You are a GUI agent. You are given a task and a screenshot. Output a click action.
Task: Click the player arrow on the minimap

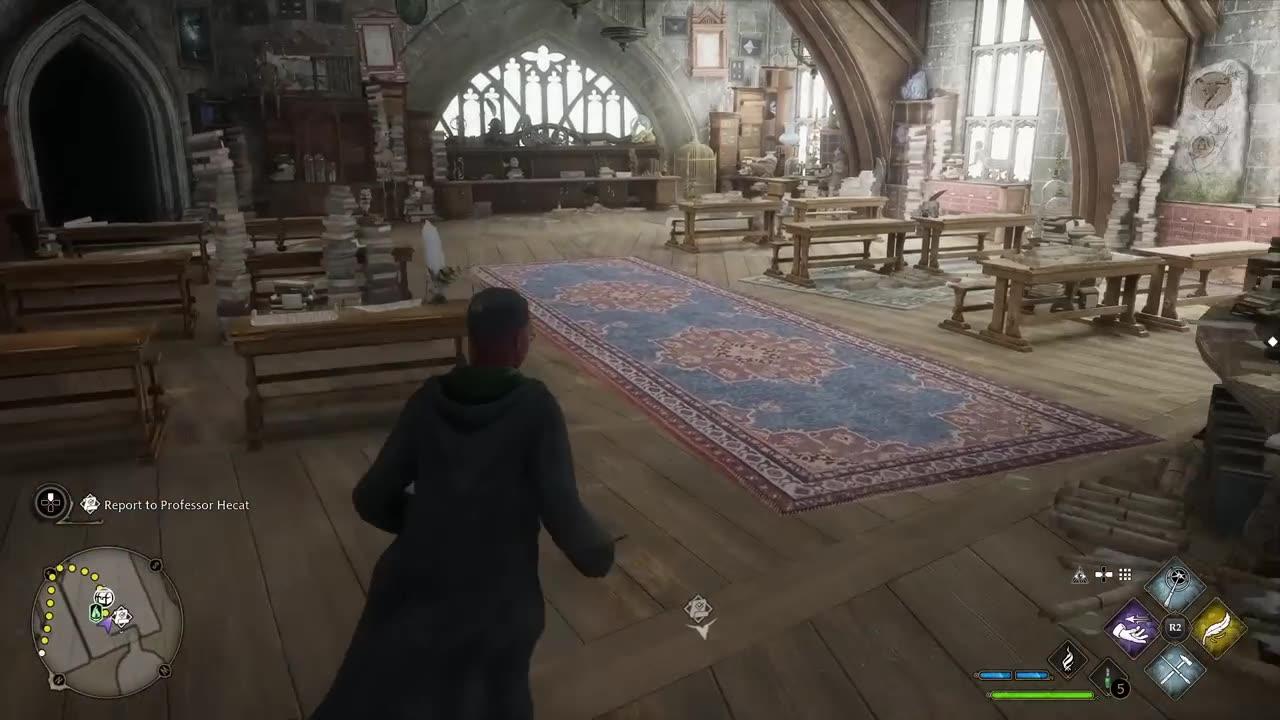point(106,625)
